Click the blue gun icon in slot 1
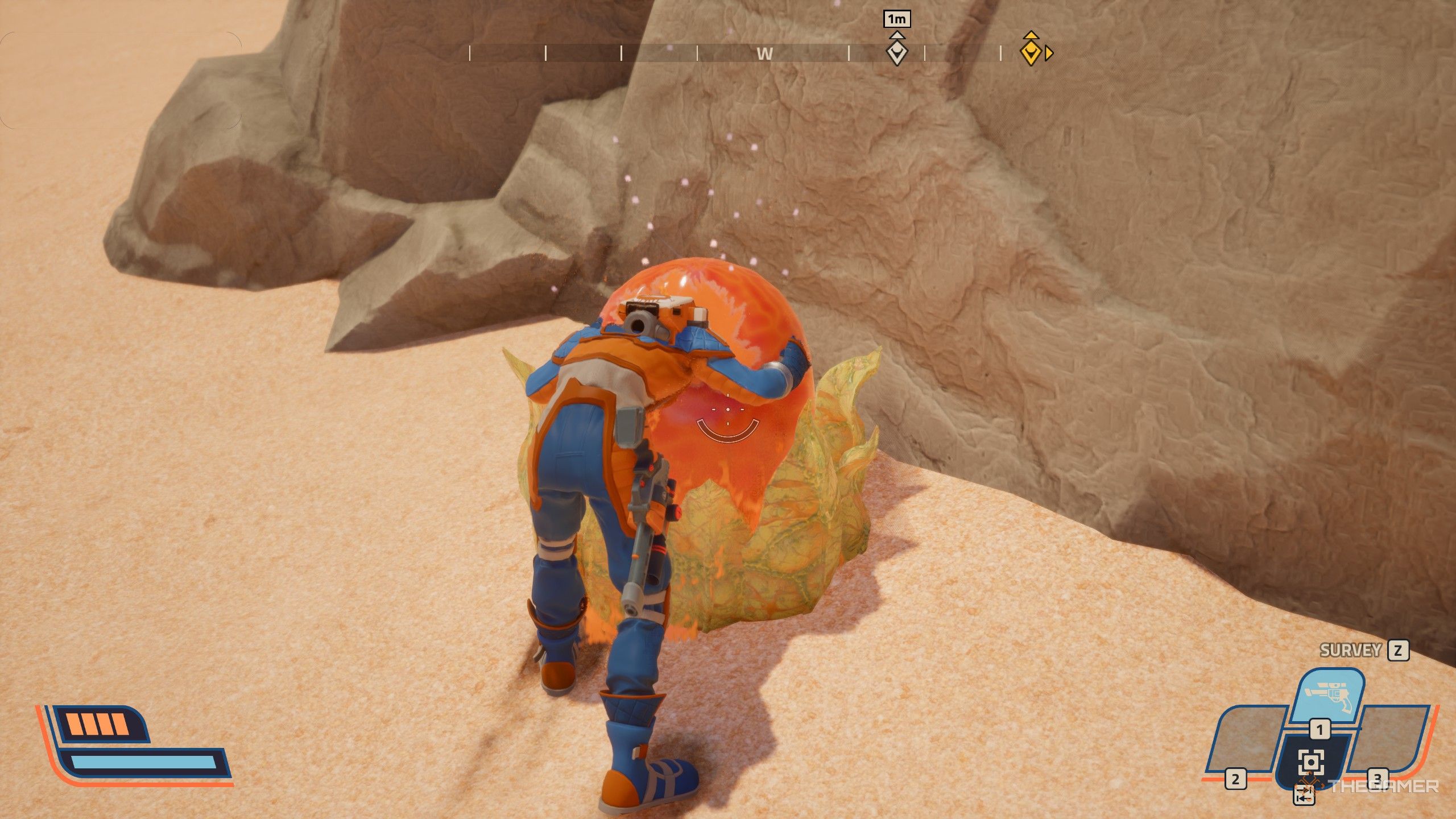 pyautogui.click(x=1329, y=696)
